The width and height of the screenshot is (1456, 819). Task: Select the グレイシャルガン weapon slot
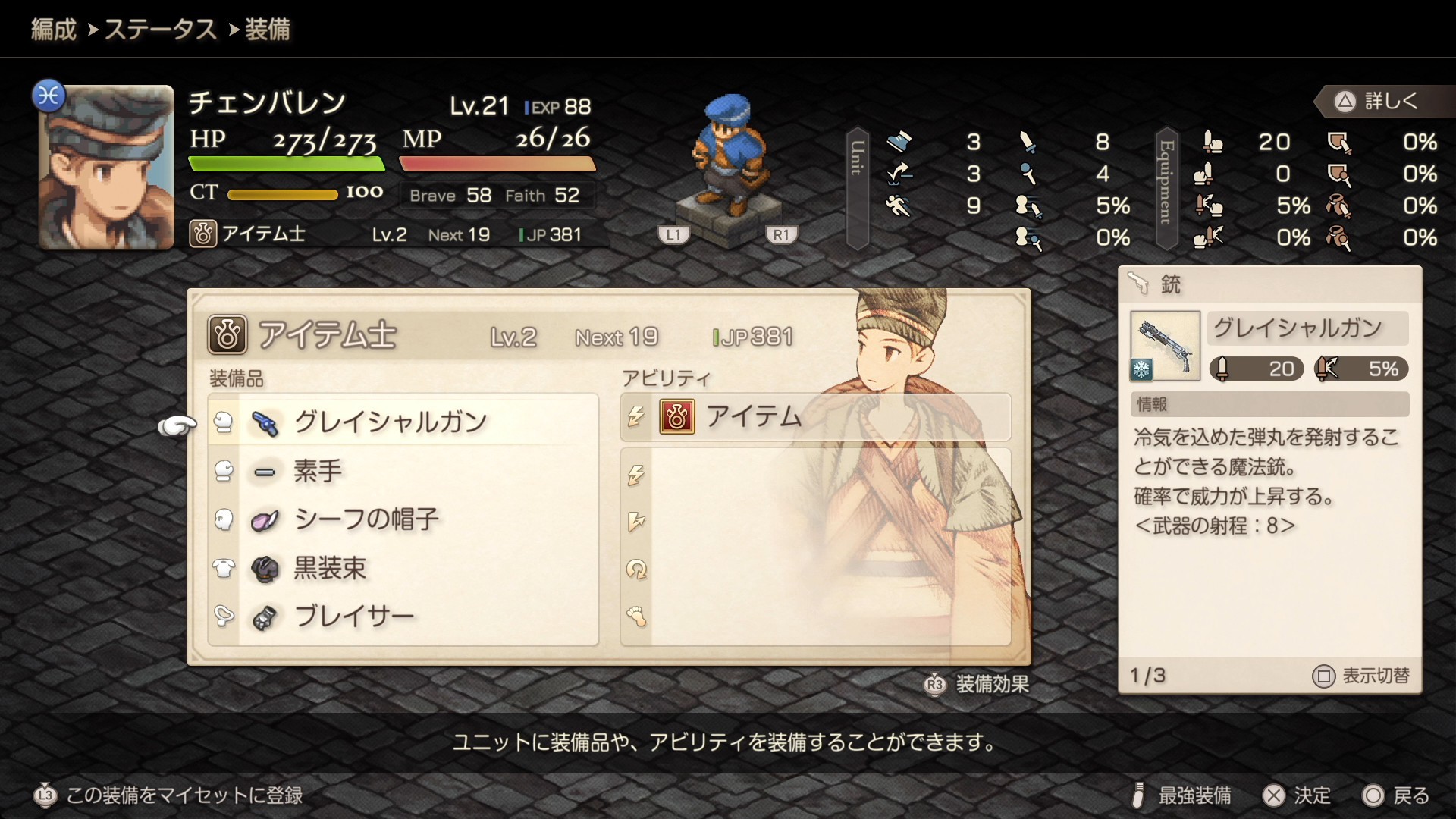coord(403,422)
